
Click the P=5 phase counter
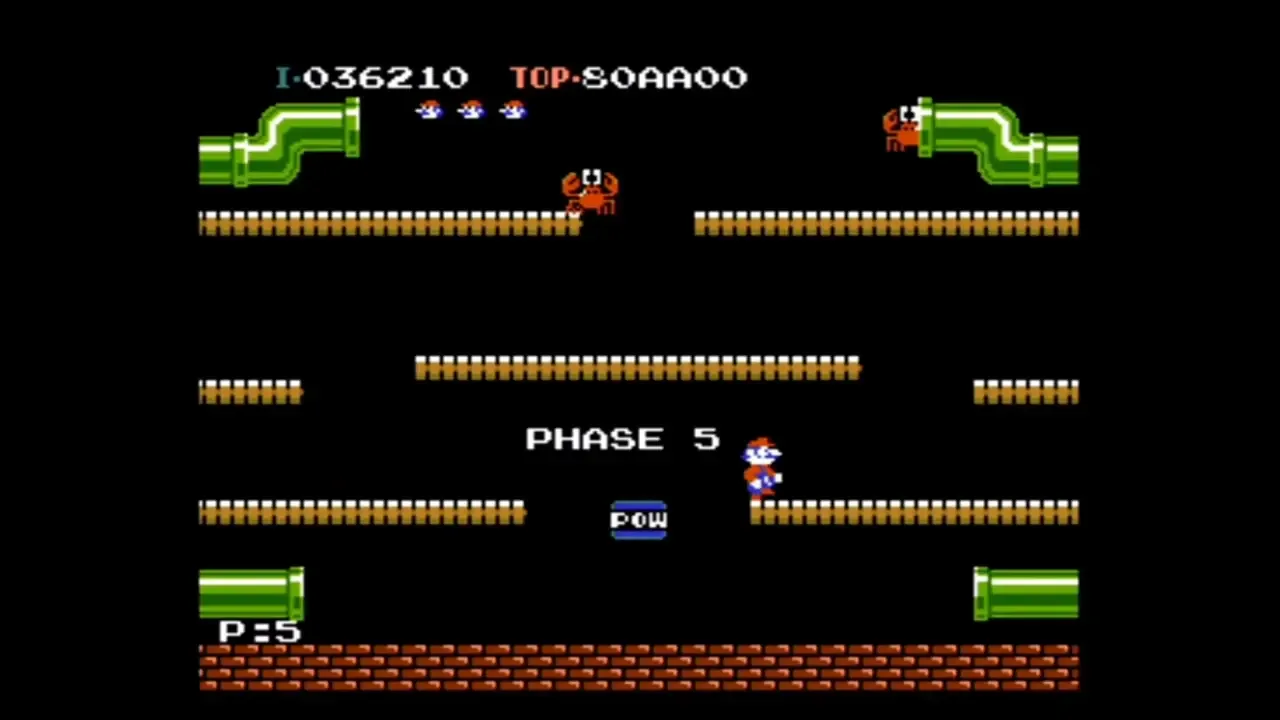(x=252, y=632)
